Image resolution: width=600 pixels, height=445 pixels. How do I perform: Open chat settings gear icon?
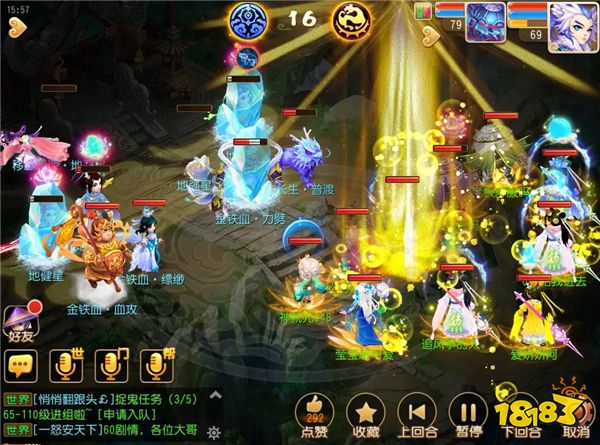pyautogui.click(x=212, y=432)
